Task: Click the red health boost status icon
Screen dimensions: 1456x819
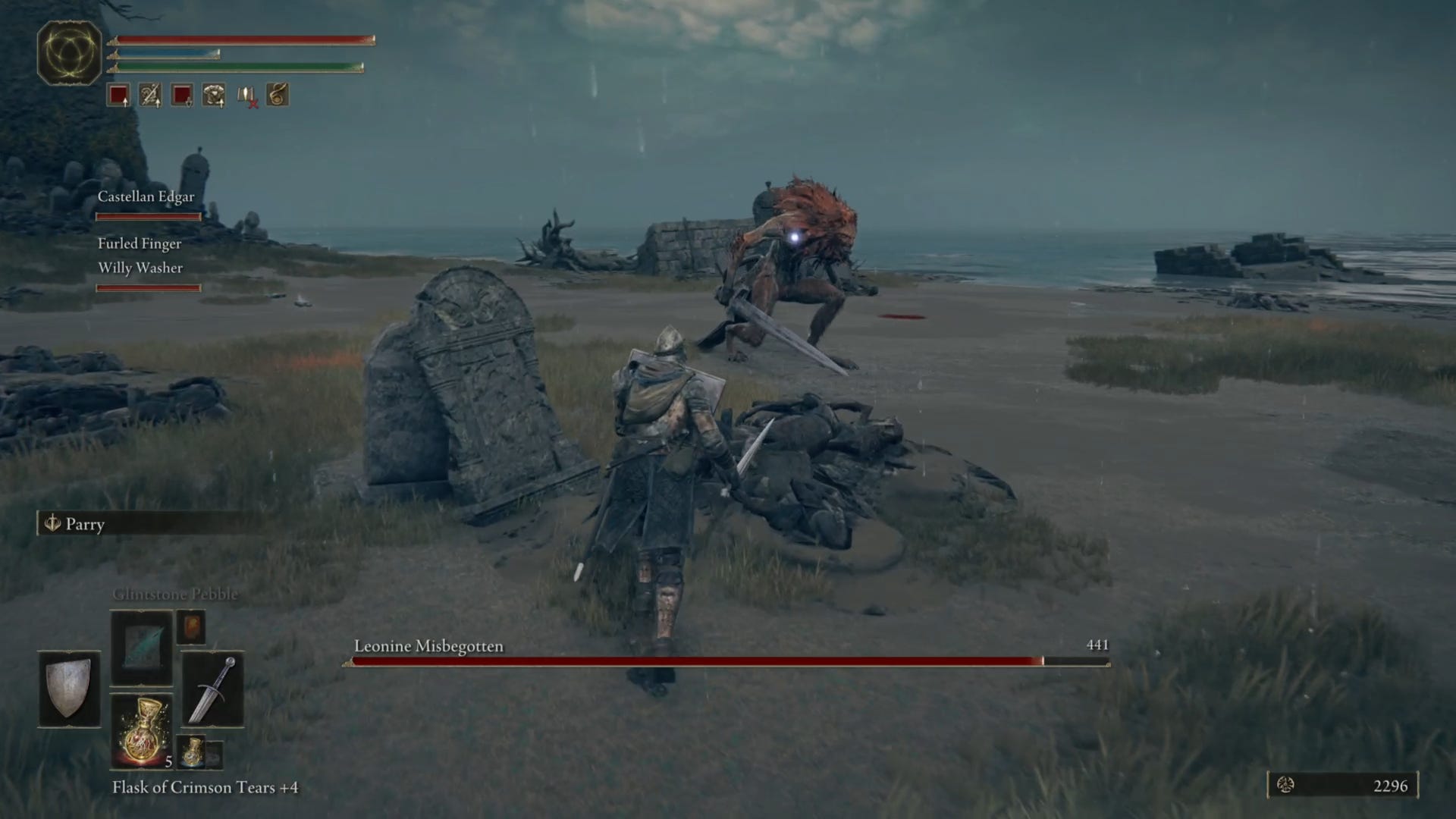Action: coord(118,95)
